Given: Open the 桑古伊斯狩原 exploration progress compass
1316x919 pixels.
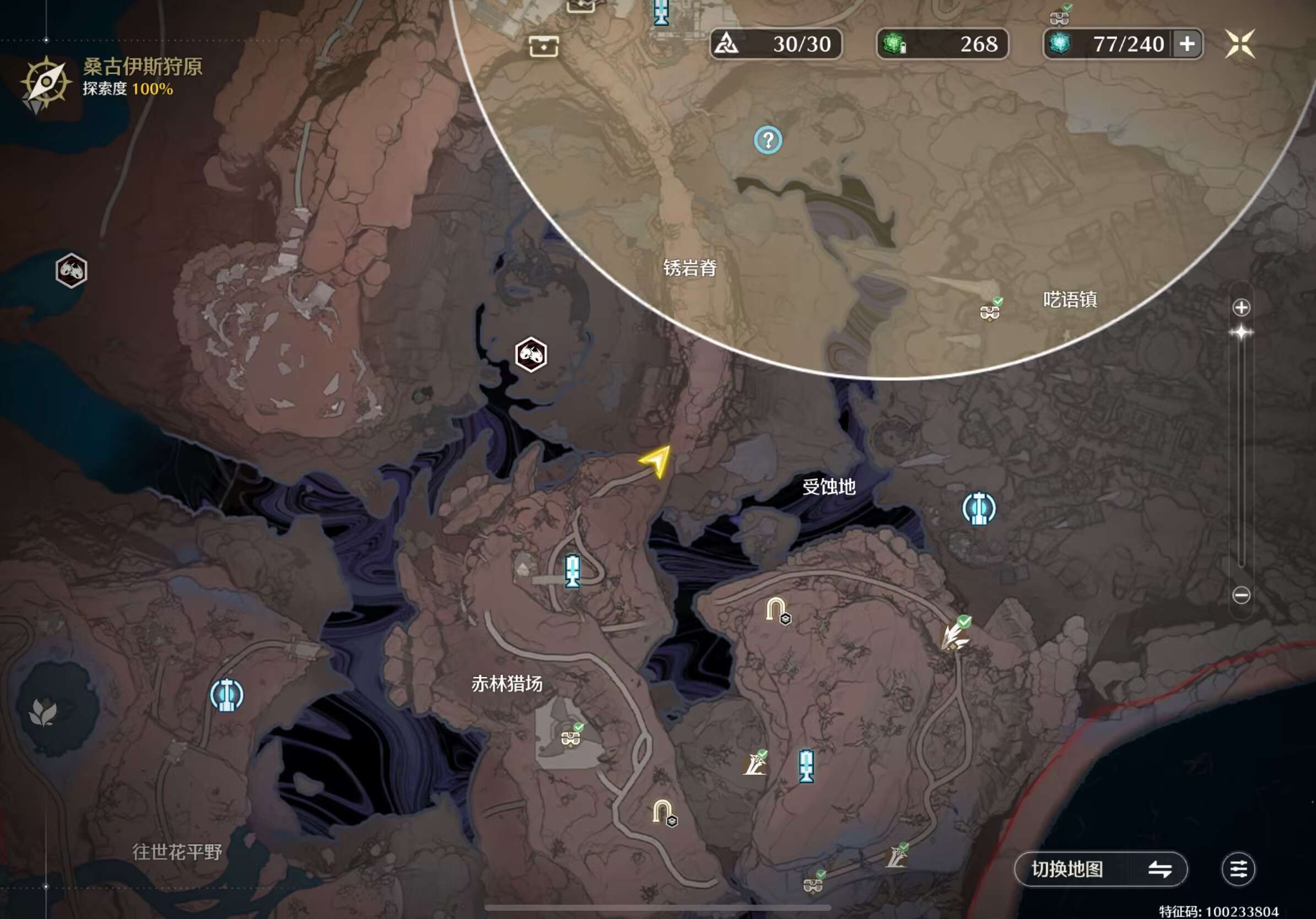Looking at the screenshot, I should click(x=45, y=82).
